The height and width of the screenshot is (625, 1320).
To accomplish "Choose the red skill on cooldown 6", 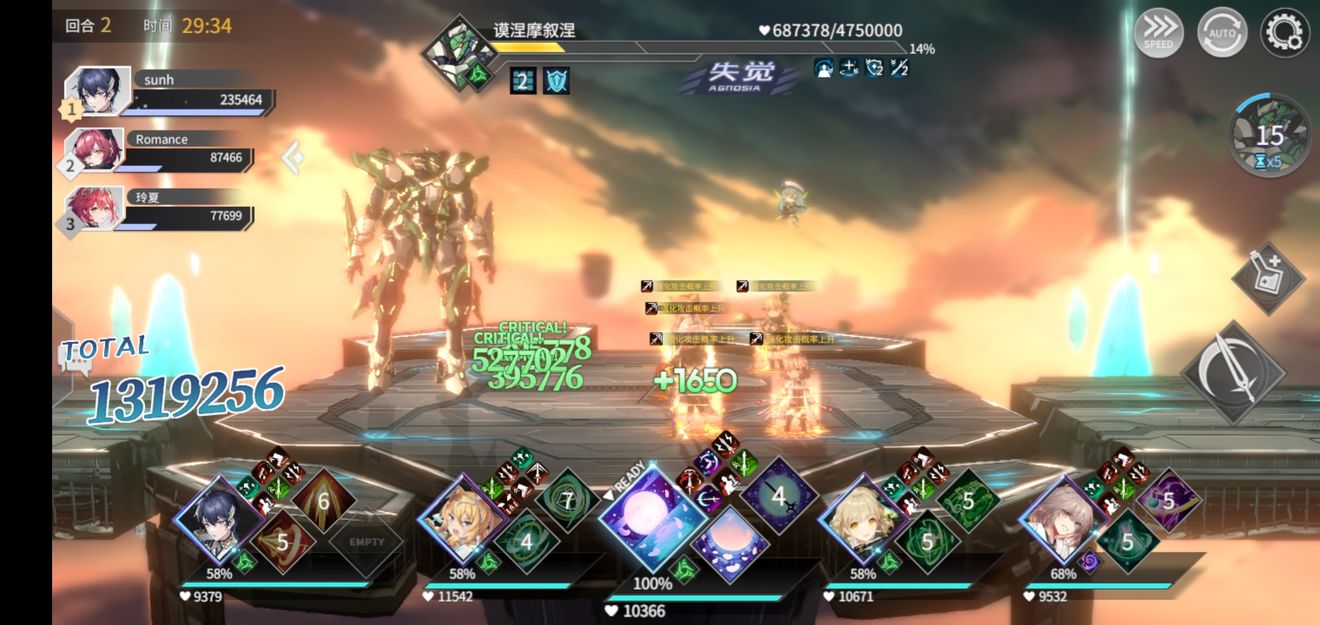I will point(323,500).
